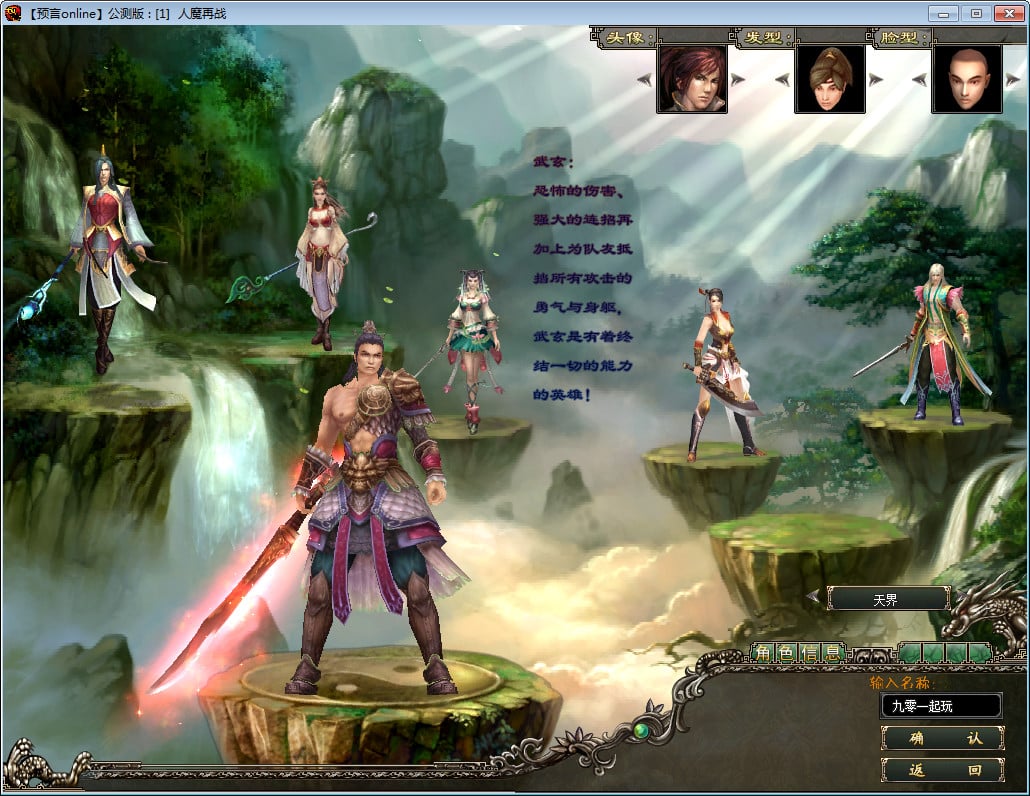The image size is (1030, 796).
Task: Select the bald face preview thumbnail
Action: (x=966, y=79)
